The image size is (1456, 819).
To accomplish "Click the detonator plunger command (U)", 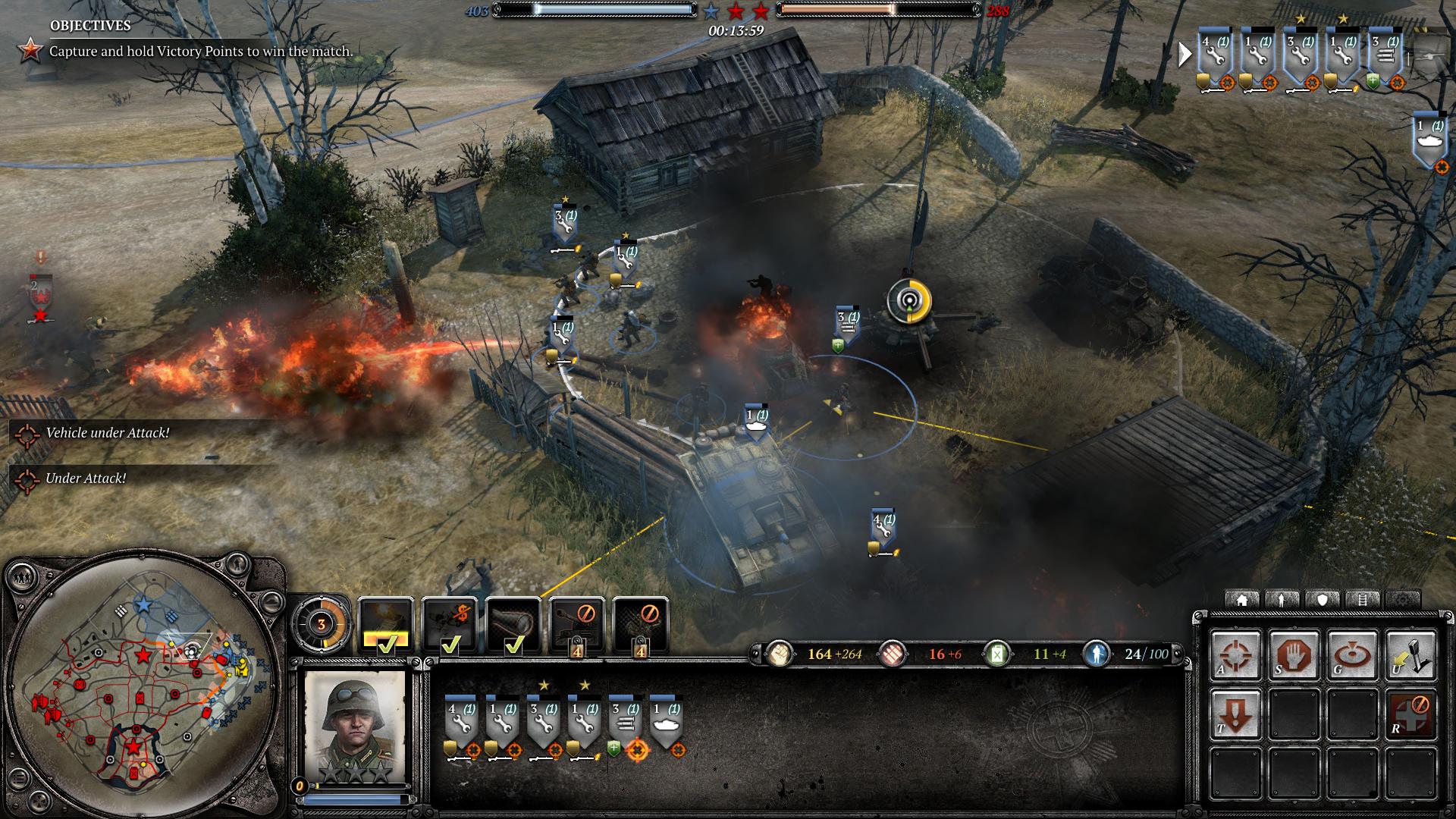I will click(1410, 654).
